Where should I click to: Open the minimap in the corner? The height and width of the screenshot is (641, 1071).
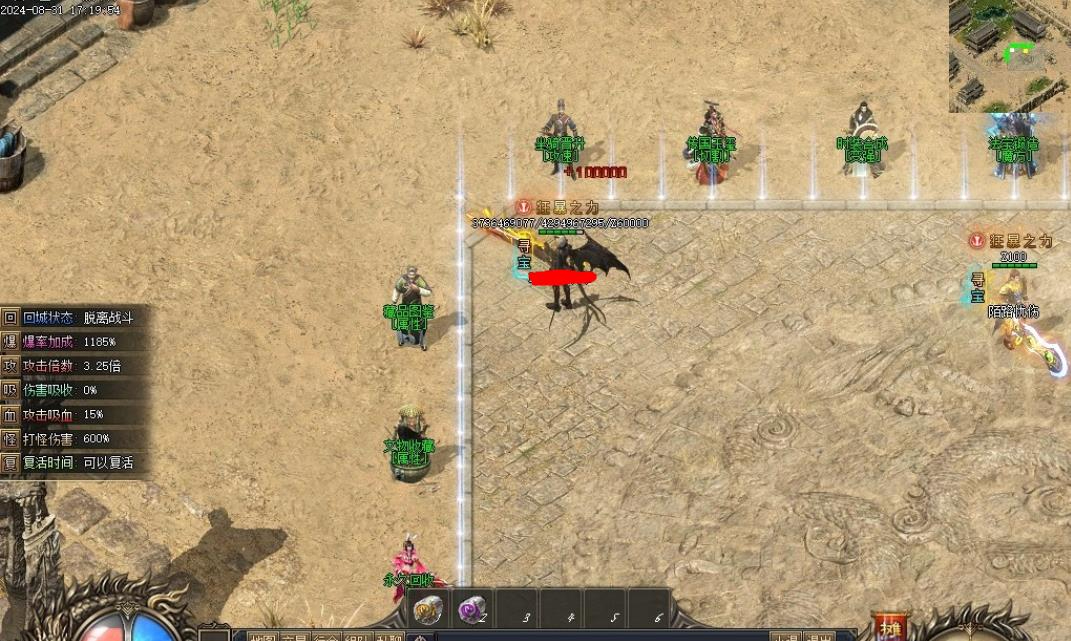tap(1010, 55)
